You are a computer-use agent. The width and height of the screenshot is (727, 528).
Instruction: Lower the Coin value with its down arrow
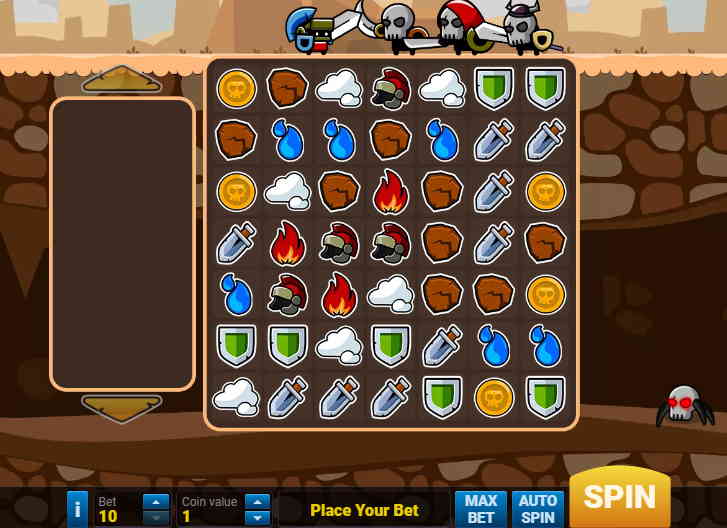[x=257, y=517]
